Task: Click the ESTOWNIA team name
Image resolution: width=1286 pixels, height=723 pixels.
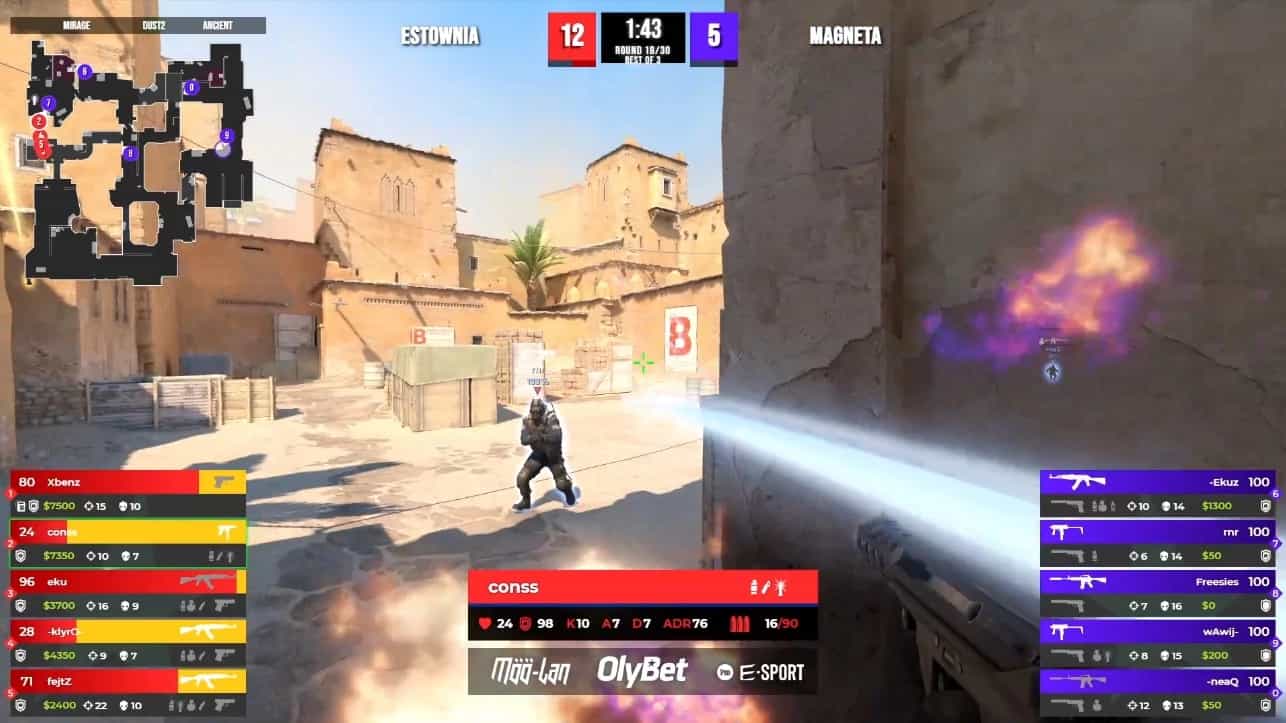Action: [440, 37]
